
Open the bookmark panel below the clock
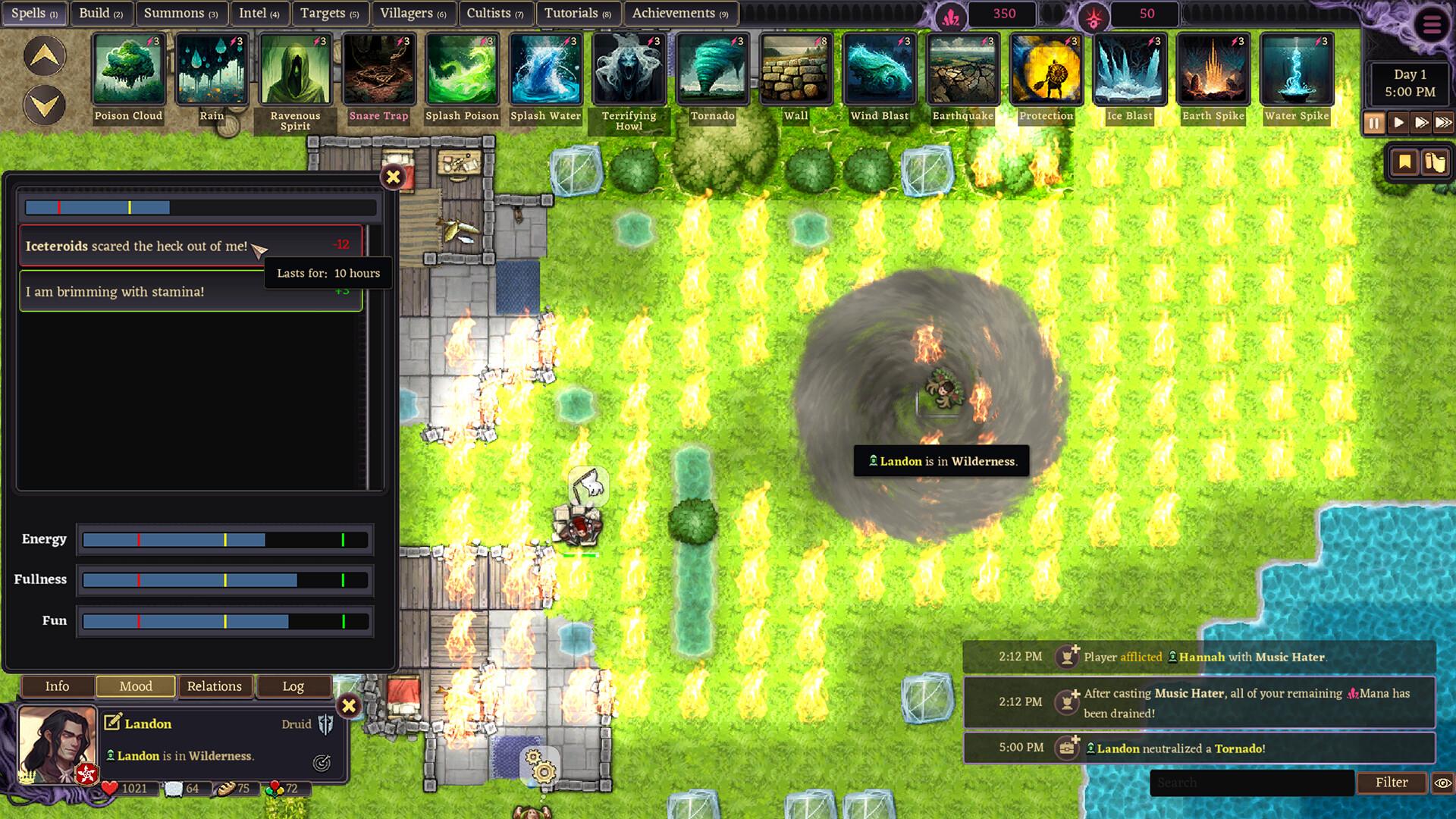[x=1404, y=162]
